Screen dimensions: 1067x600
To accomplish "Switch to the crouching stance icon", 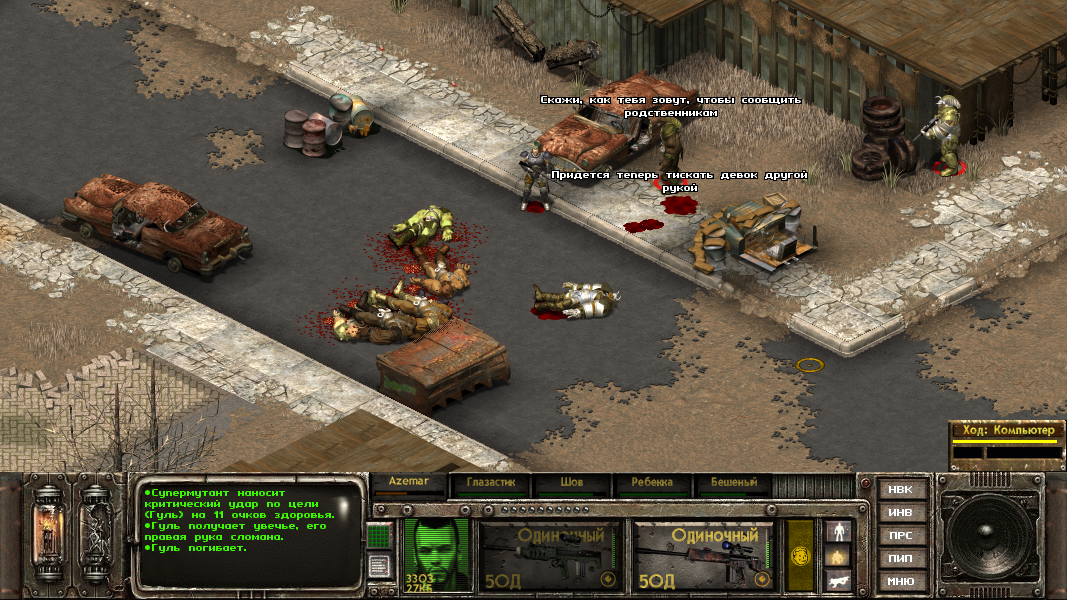I will pos(837,555).
